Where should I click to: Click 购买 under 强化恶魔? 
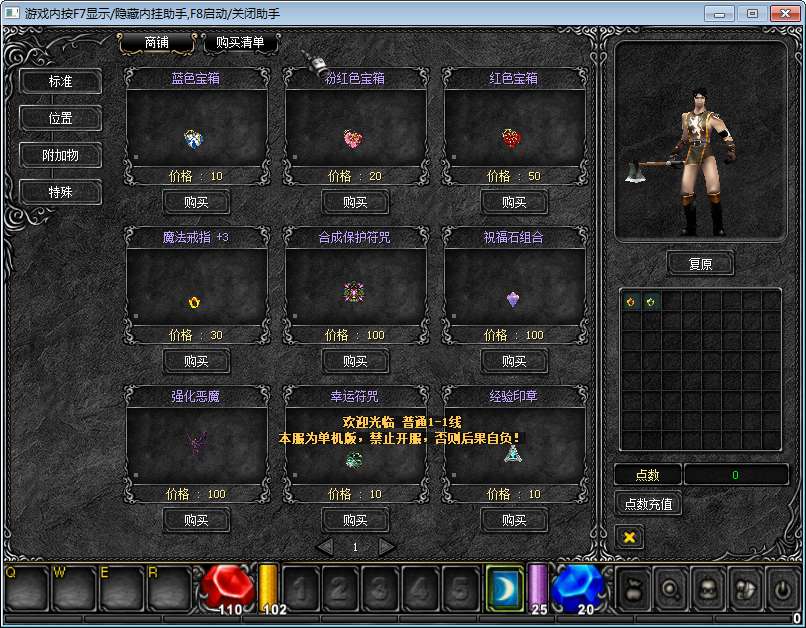(196, 520)
